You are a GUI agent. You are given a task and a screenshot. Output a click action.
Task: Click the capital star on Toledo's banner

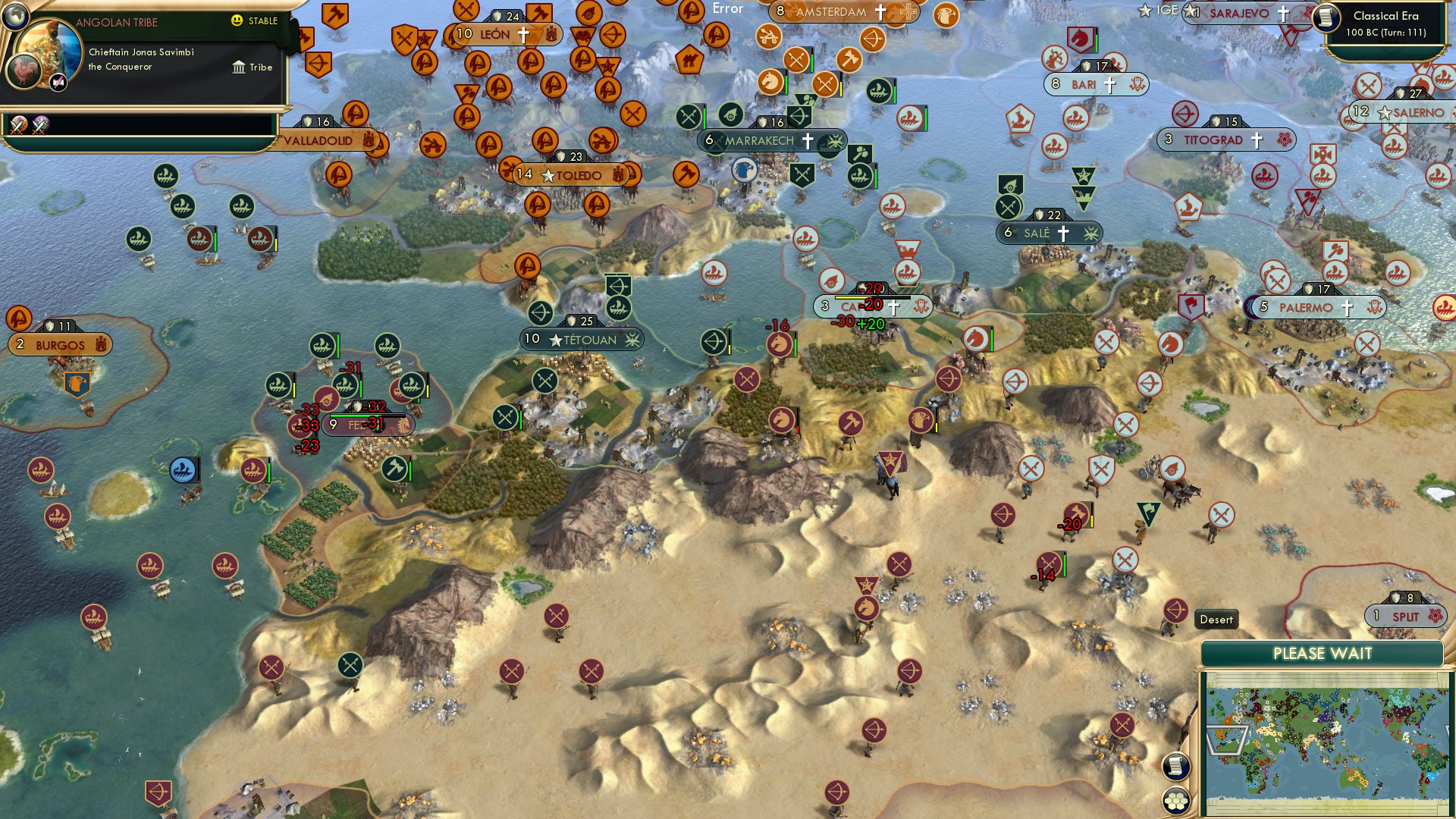tap(548, 175)
